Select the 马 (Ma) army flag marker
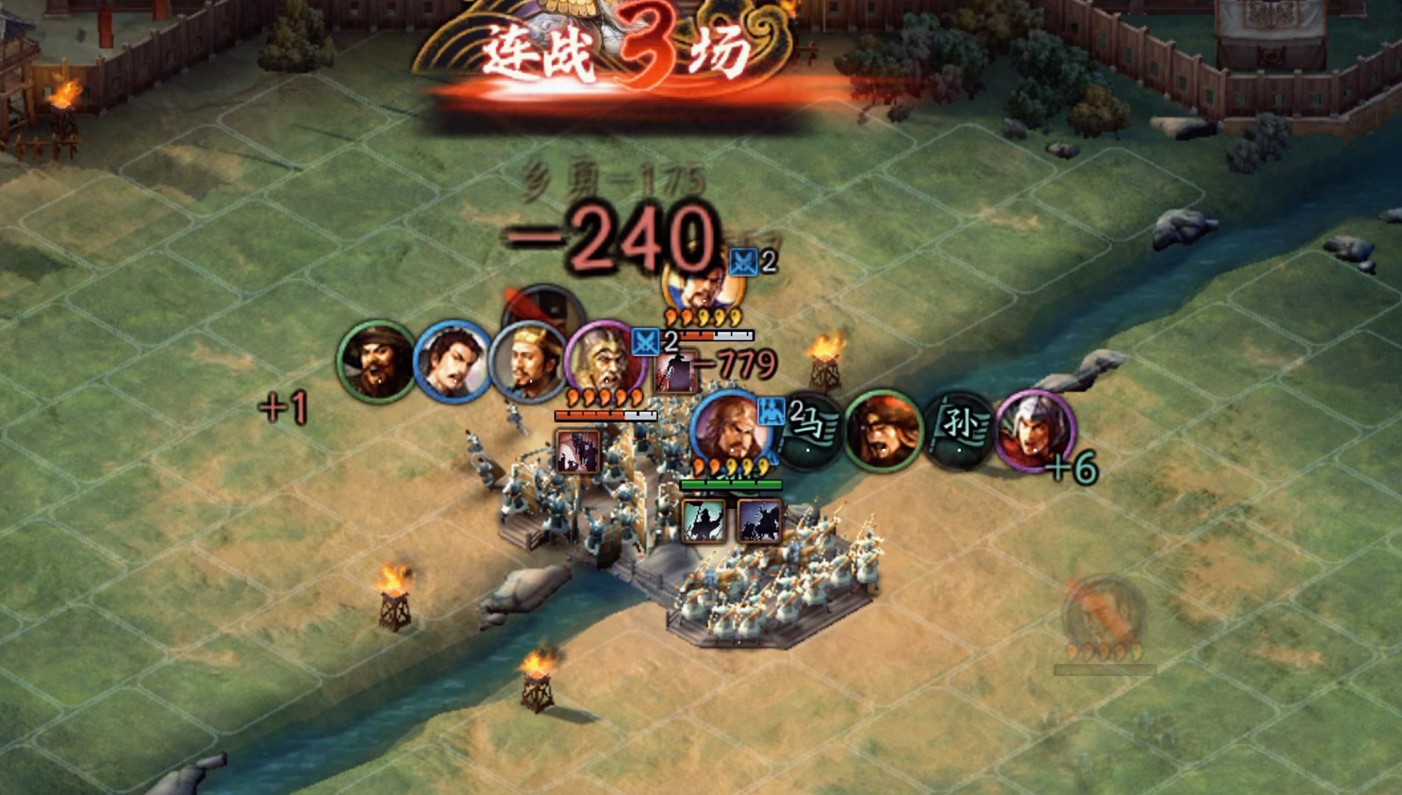Viewport: 1402px width, 795px height. pyautogui.click(x=810, y=426)
